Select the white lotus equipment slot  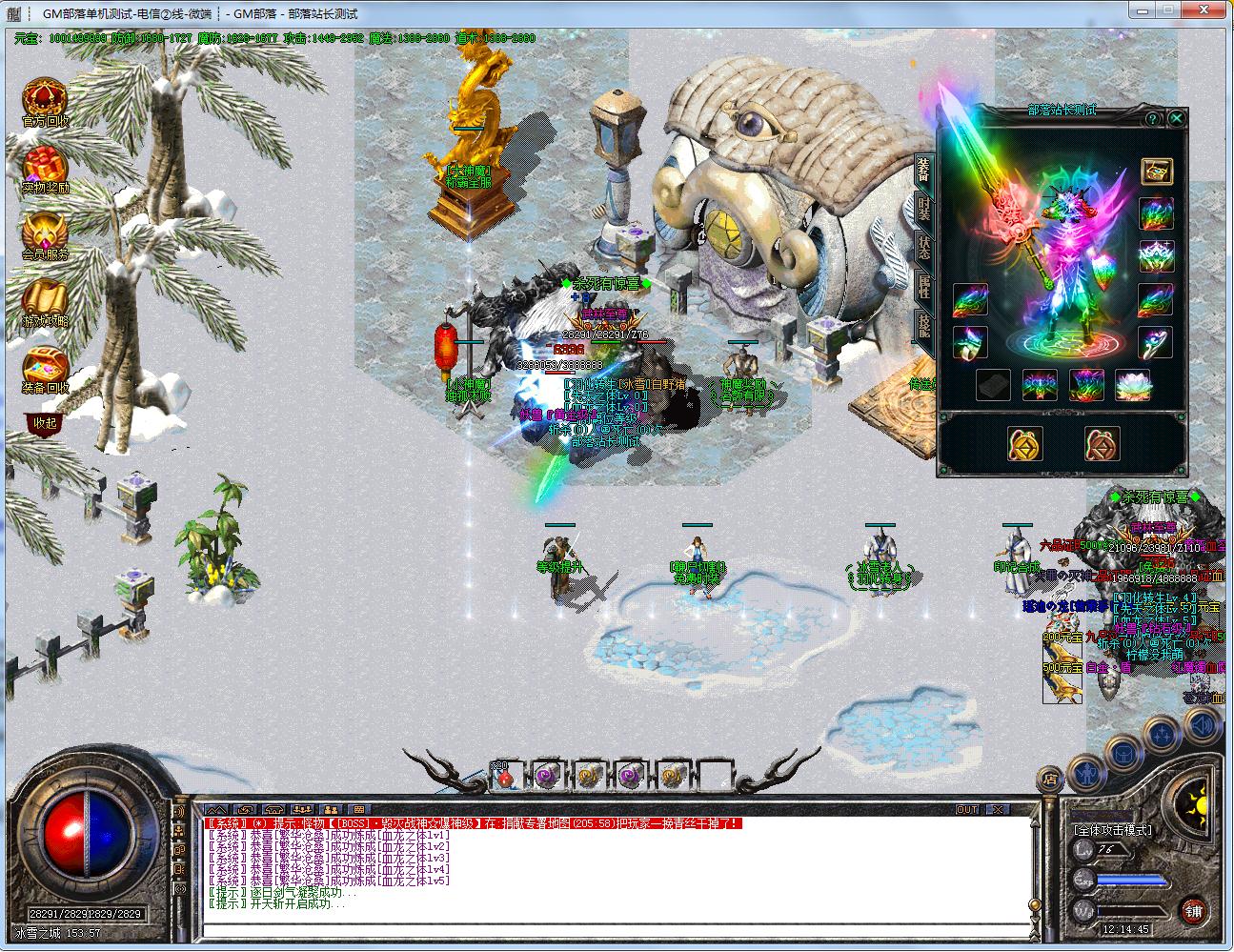[x=1133, y=384]
